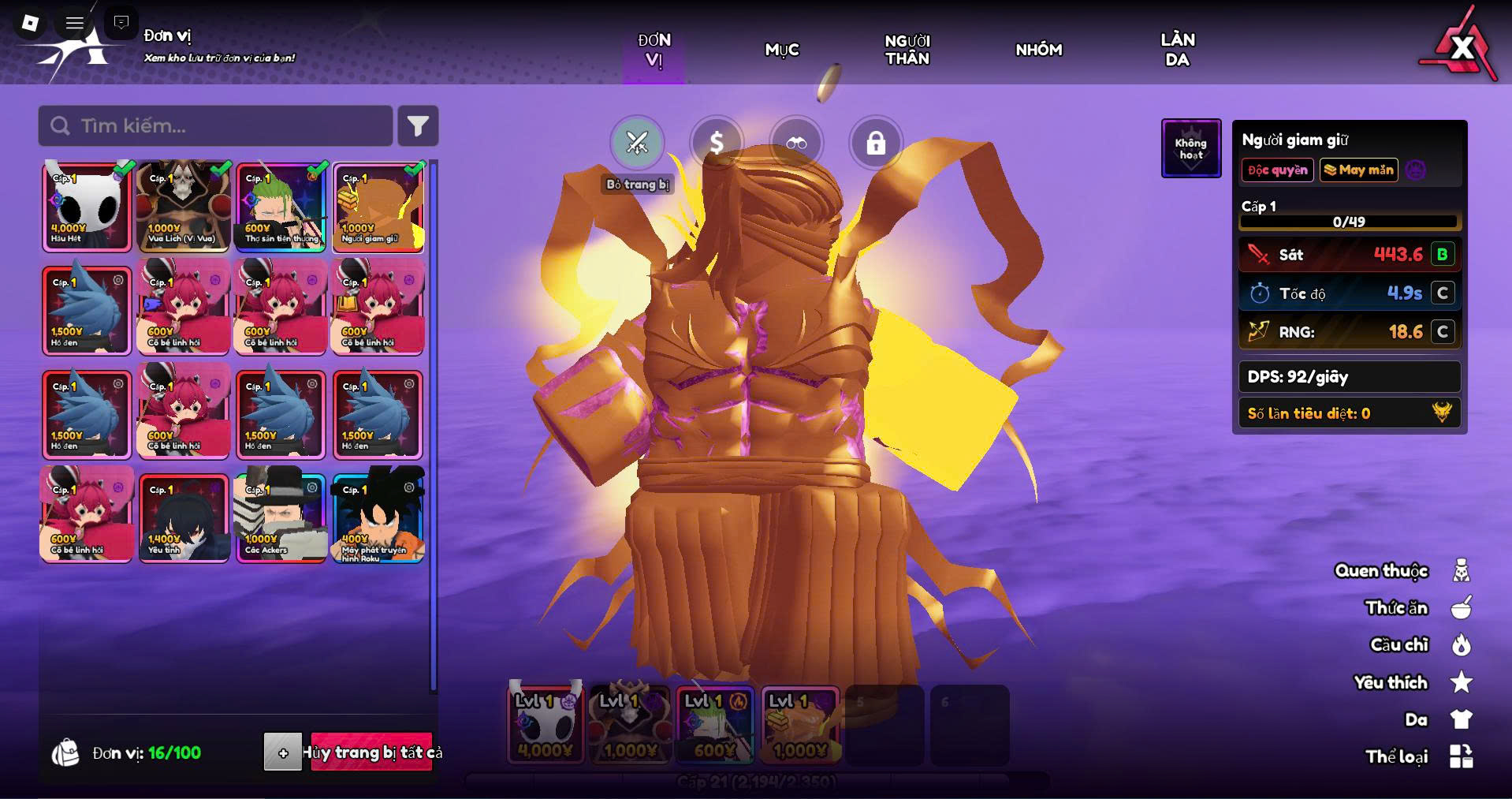This screenshot has width=1512, height=799.
Task: Choose the Vua Lich unit card
Action: 184,207
